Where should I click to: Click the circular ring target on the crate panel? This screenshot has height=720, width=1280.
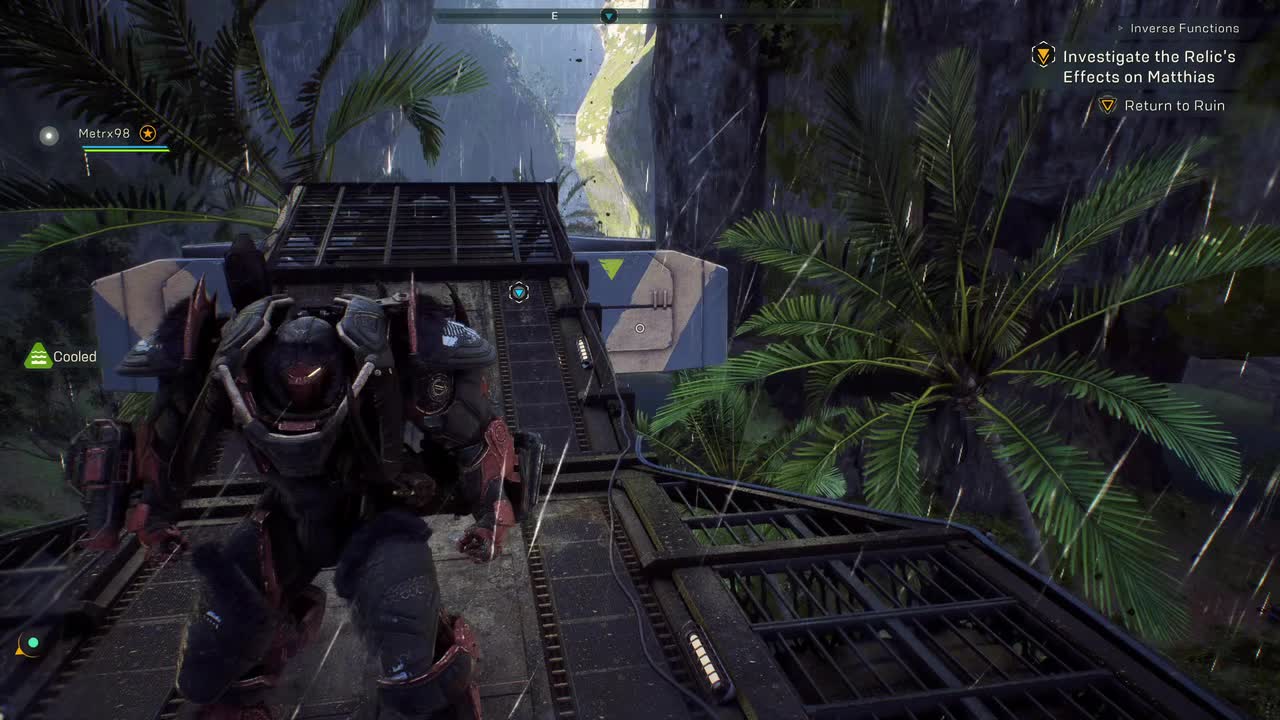[x=640, y=328]
